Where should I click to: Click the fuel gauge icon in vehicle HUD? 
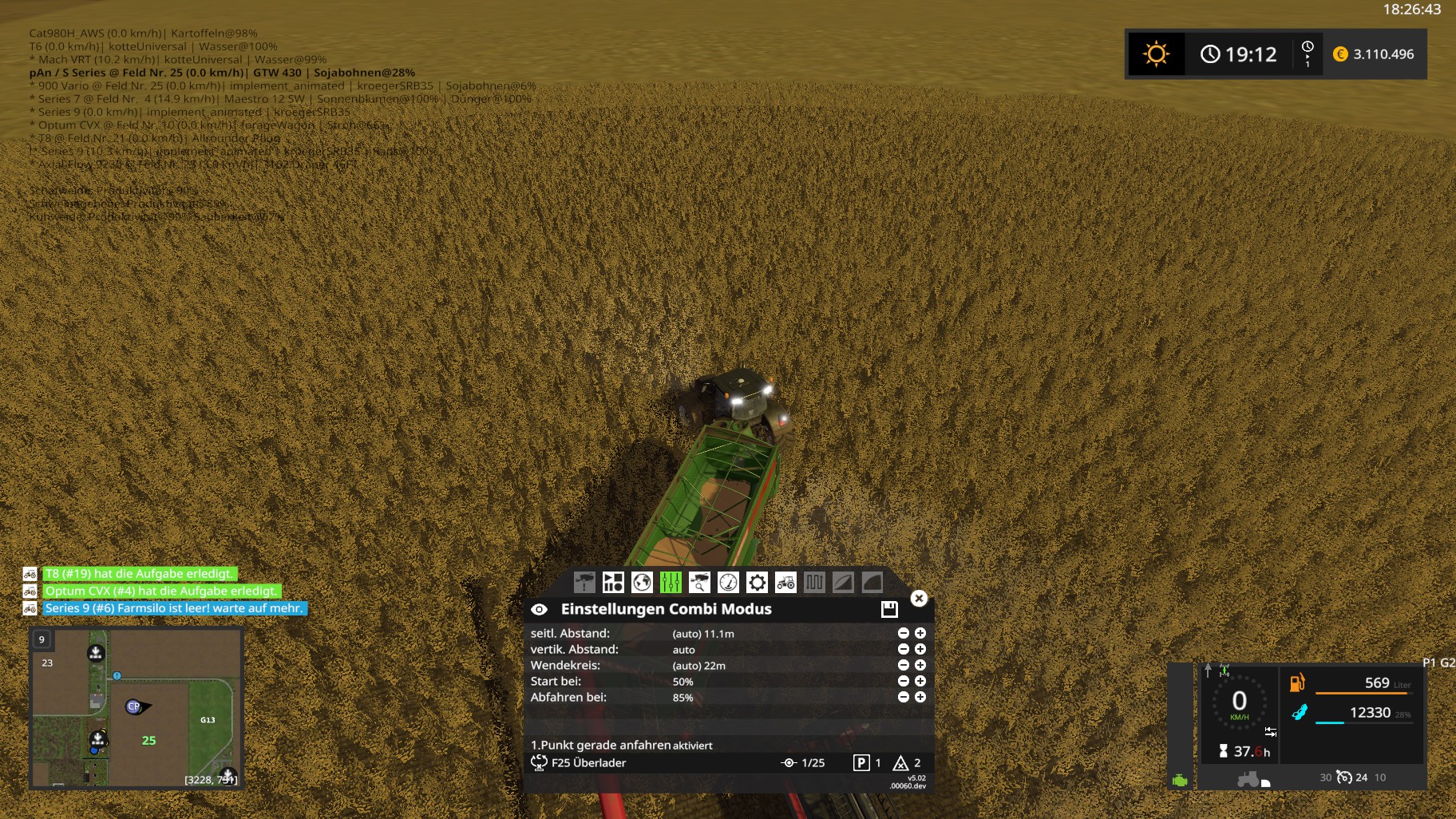click(x=1300, y=682)
